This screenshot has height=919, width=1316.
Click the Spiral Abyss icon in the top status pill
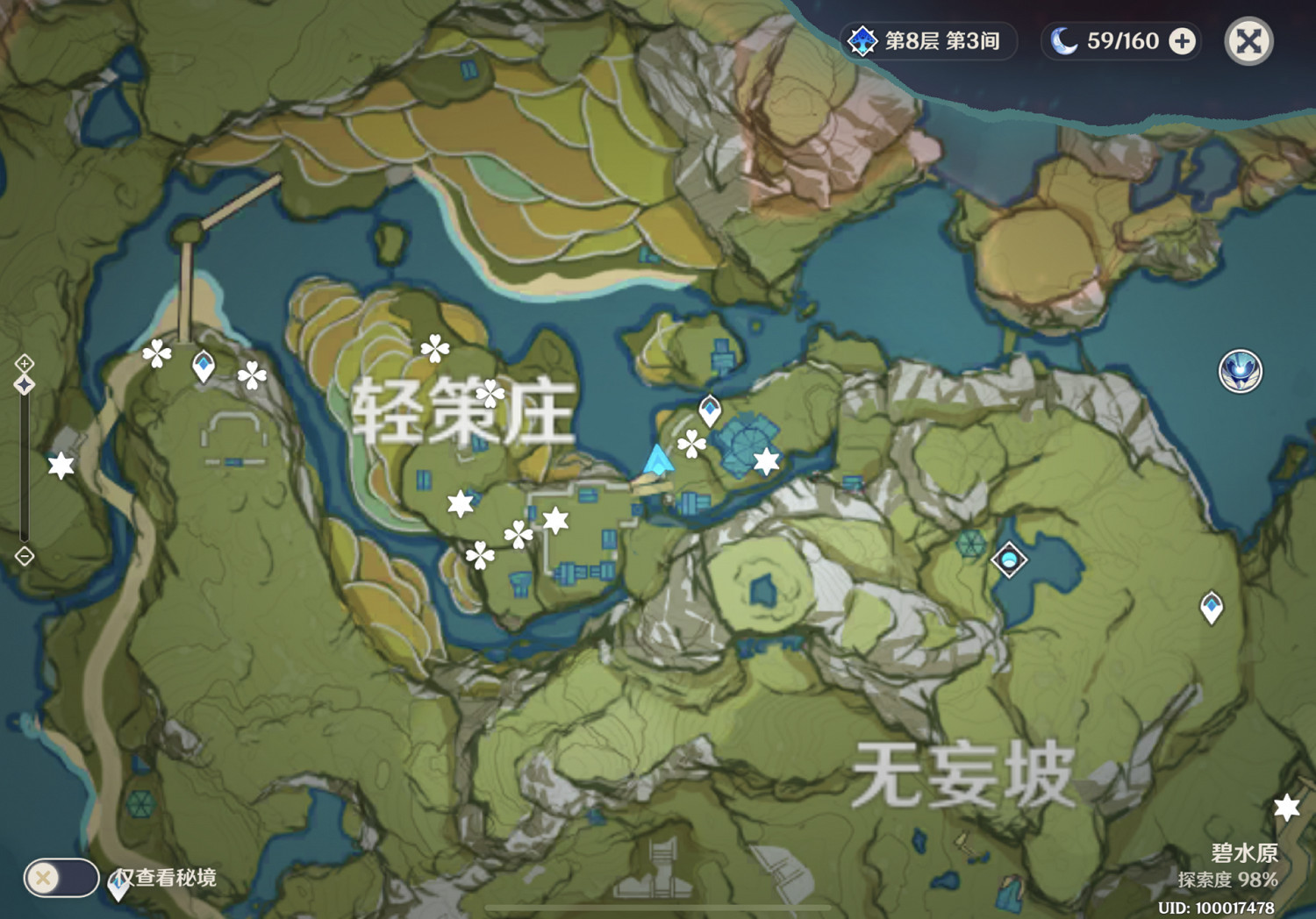coord(863,39)
